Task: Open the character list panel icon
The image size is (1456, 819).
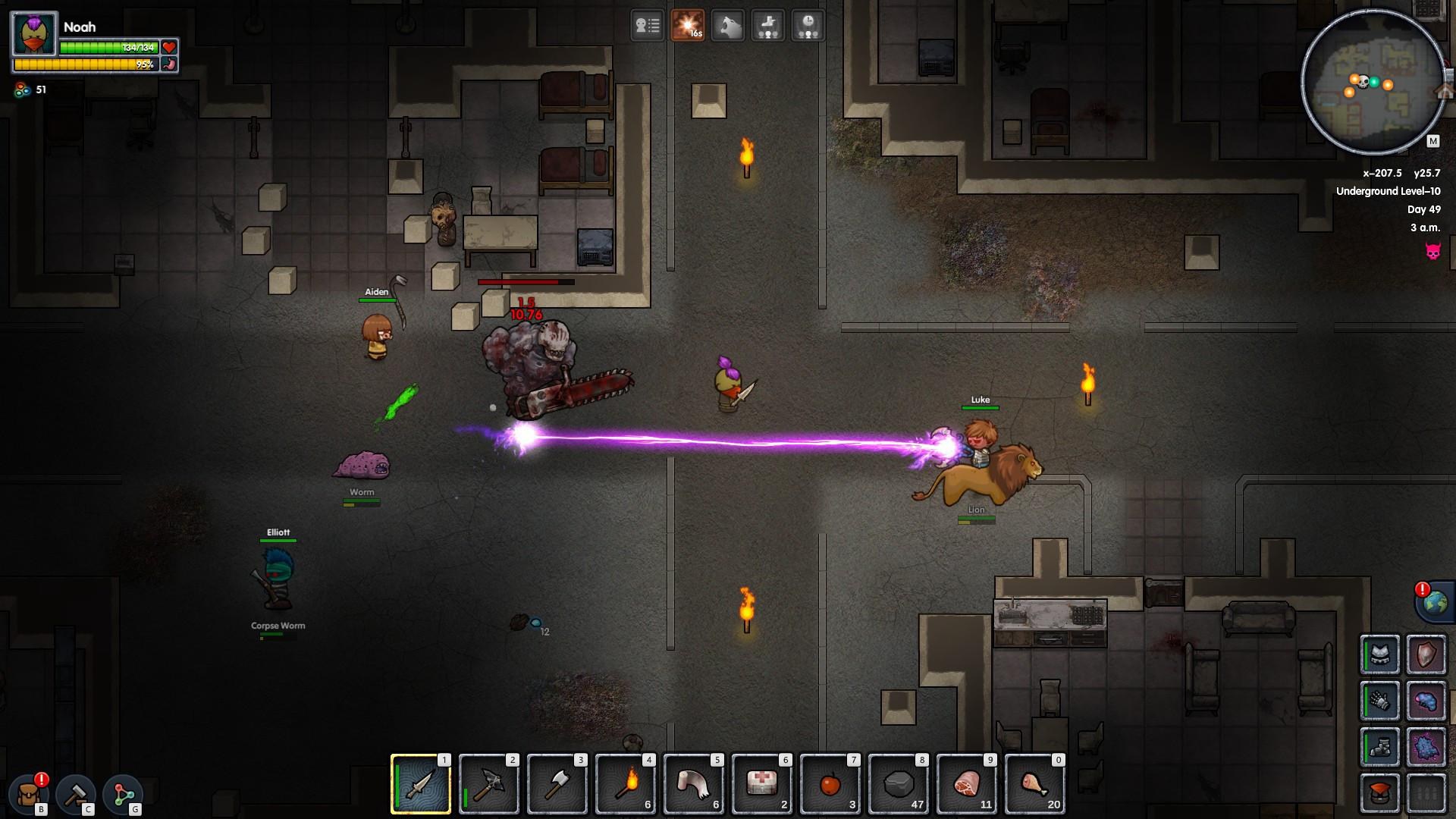Action: click(648, 26)
